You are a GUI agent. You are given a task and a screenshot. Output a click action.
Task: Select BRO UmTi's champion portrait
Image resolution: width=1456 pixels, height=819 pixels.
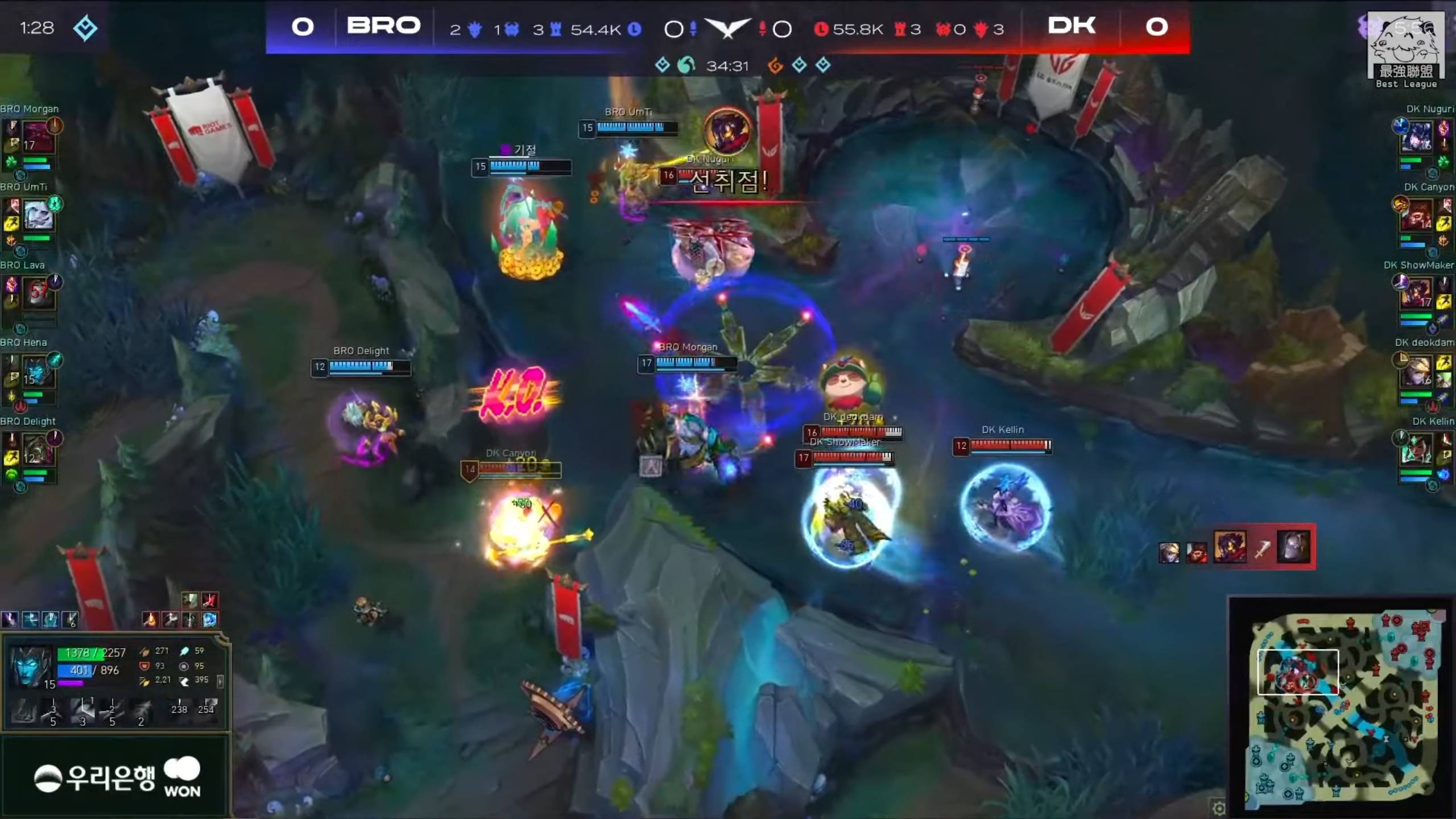pos(38,216)
